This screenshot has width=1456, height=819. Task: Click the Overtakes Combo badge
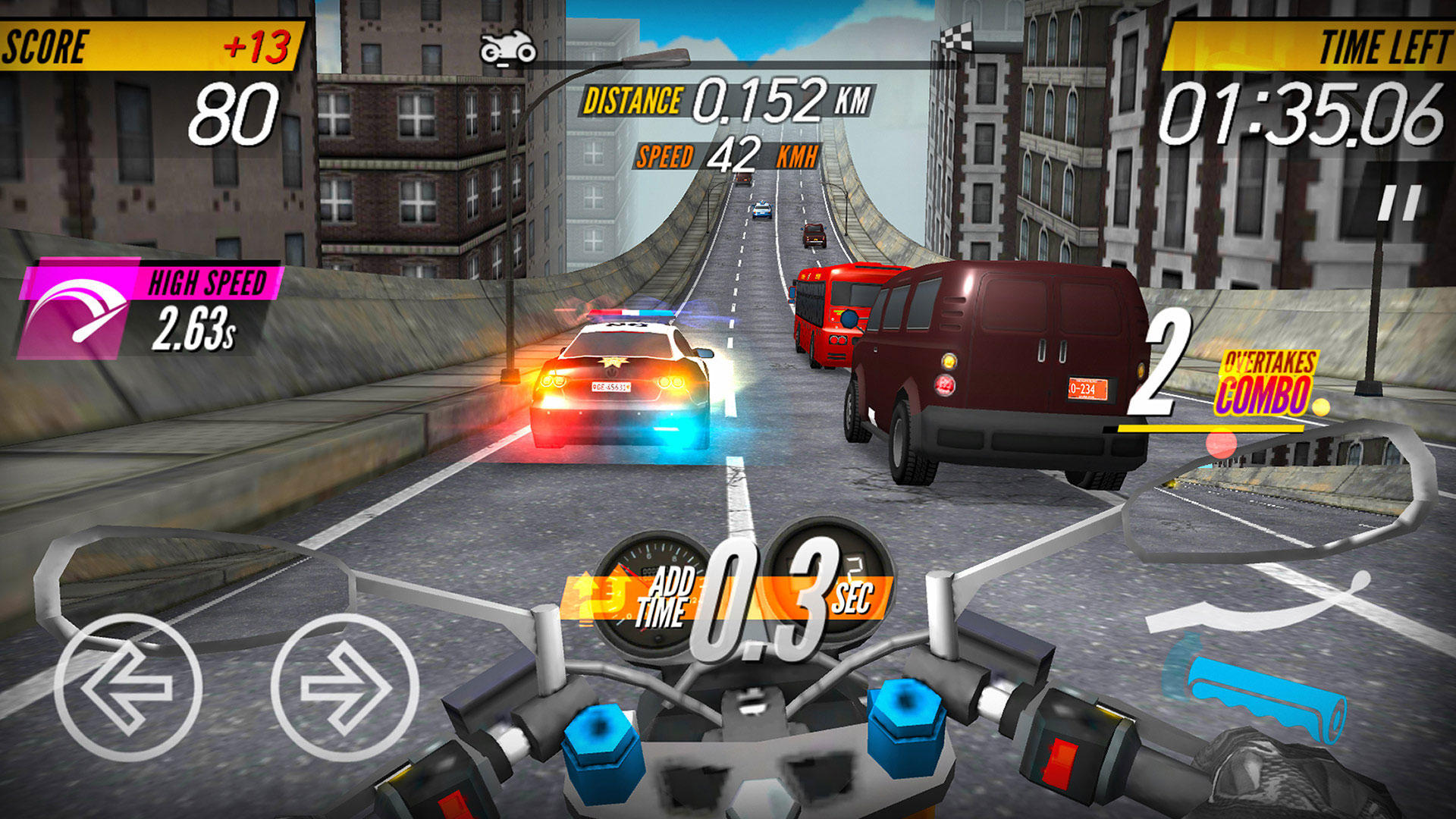1268,383
